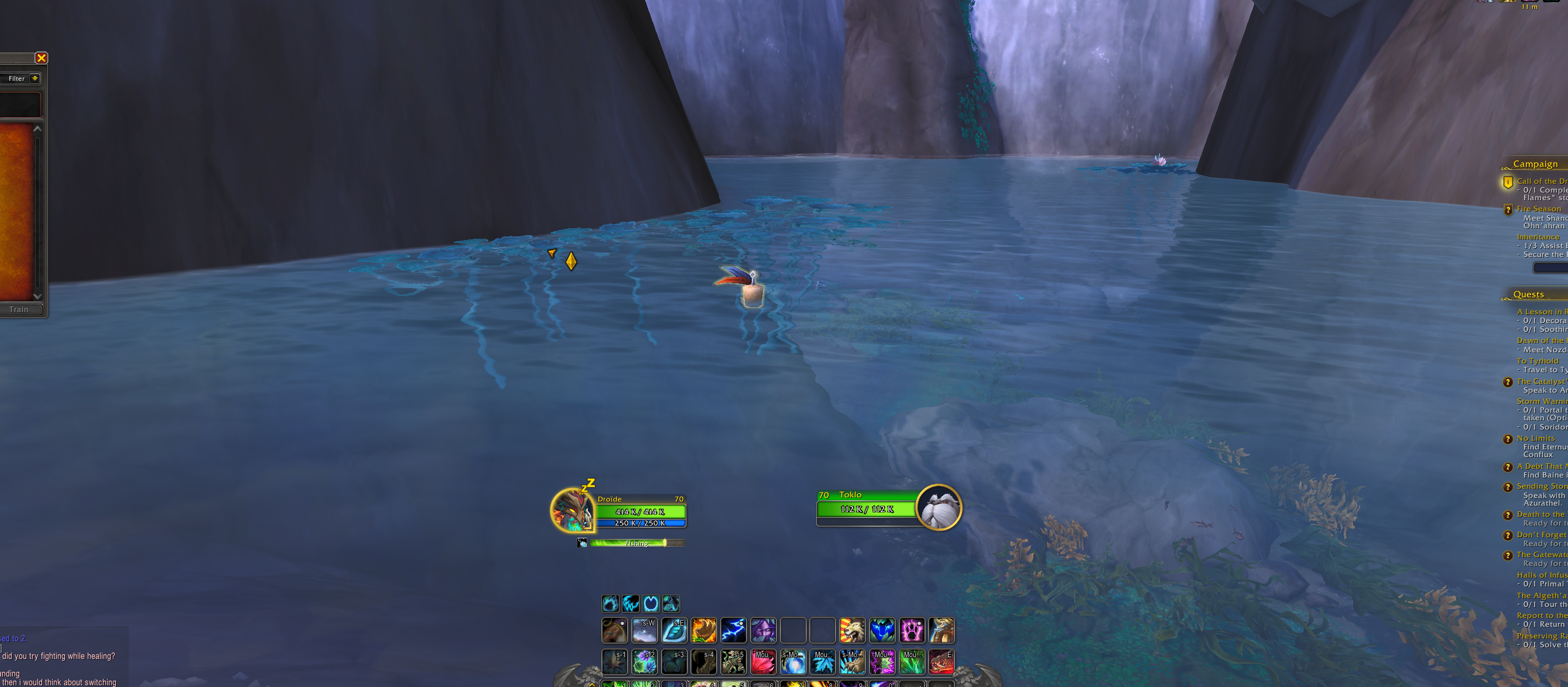
Task: Cast the blue lightning bolt spell
Action: coord(734,630)
